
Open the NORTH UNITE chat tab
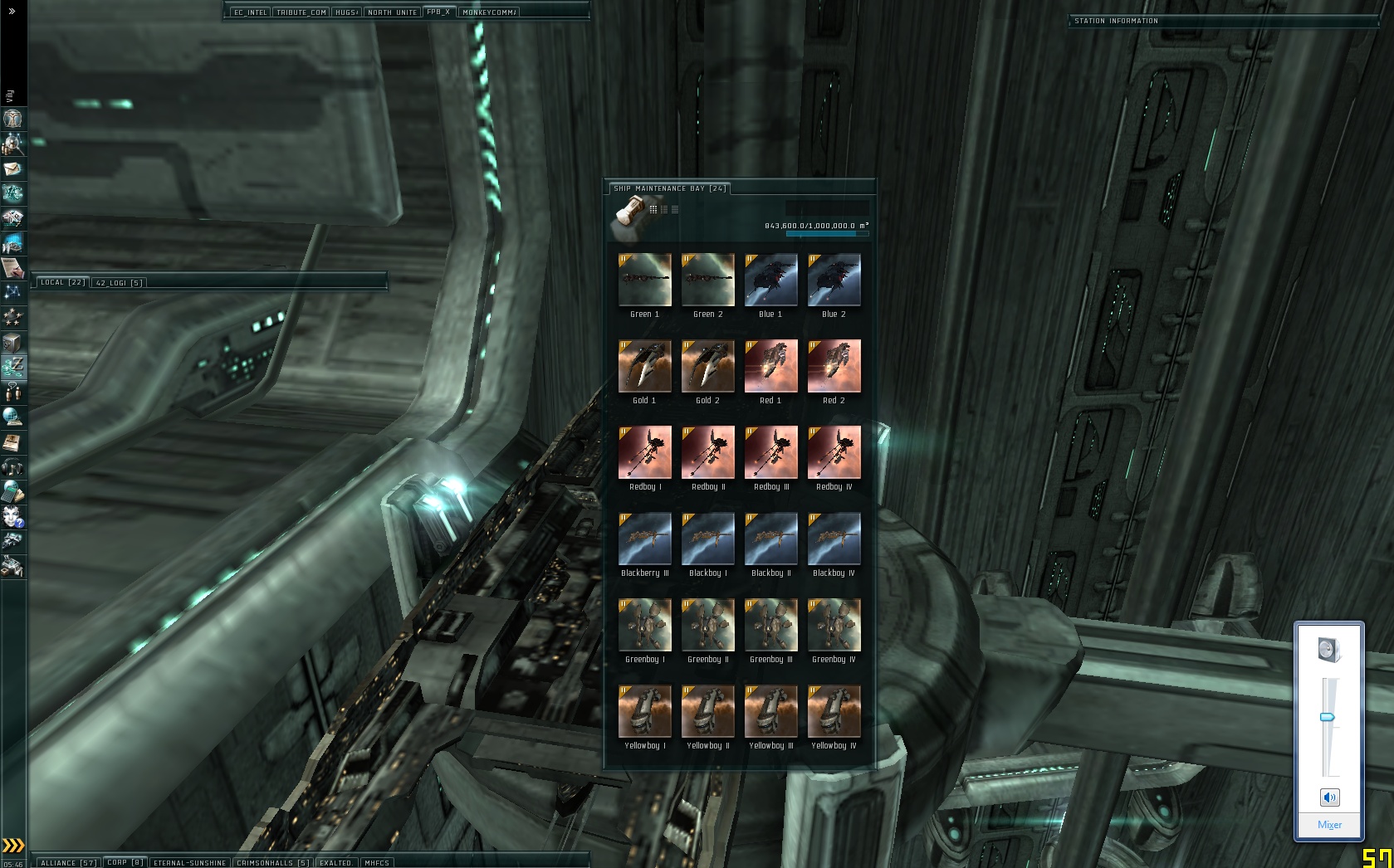(x=392, y=12)
